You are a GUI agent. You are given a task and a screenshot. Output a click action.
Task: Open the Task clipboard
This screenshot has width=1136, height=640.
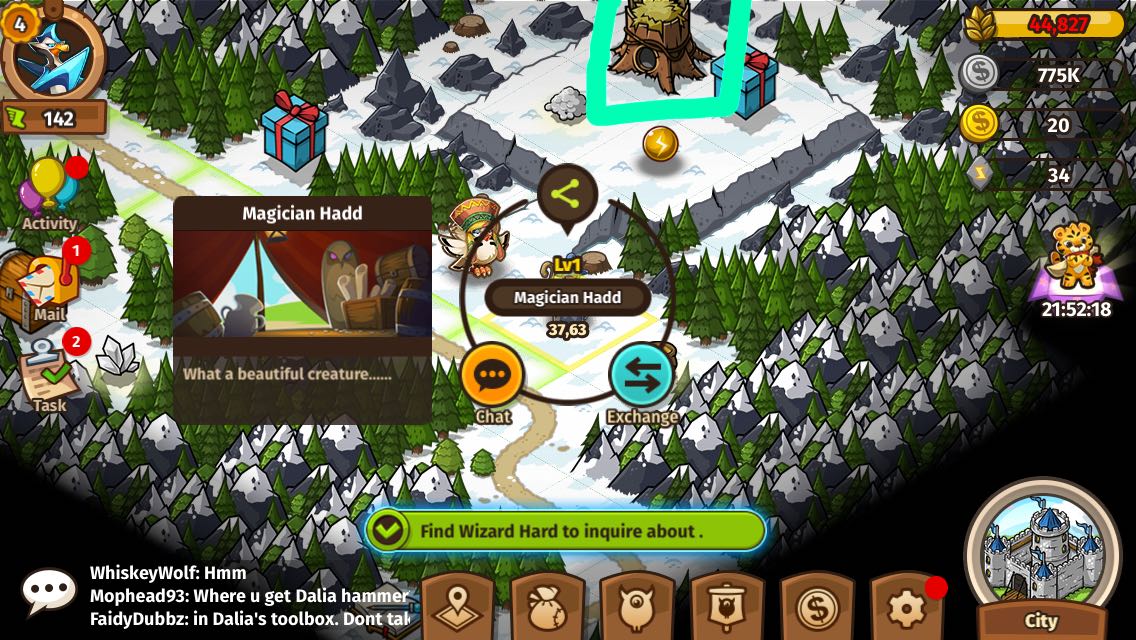48,375
